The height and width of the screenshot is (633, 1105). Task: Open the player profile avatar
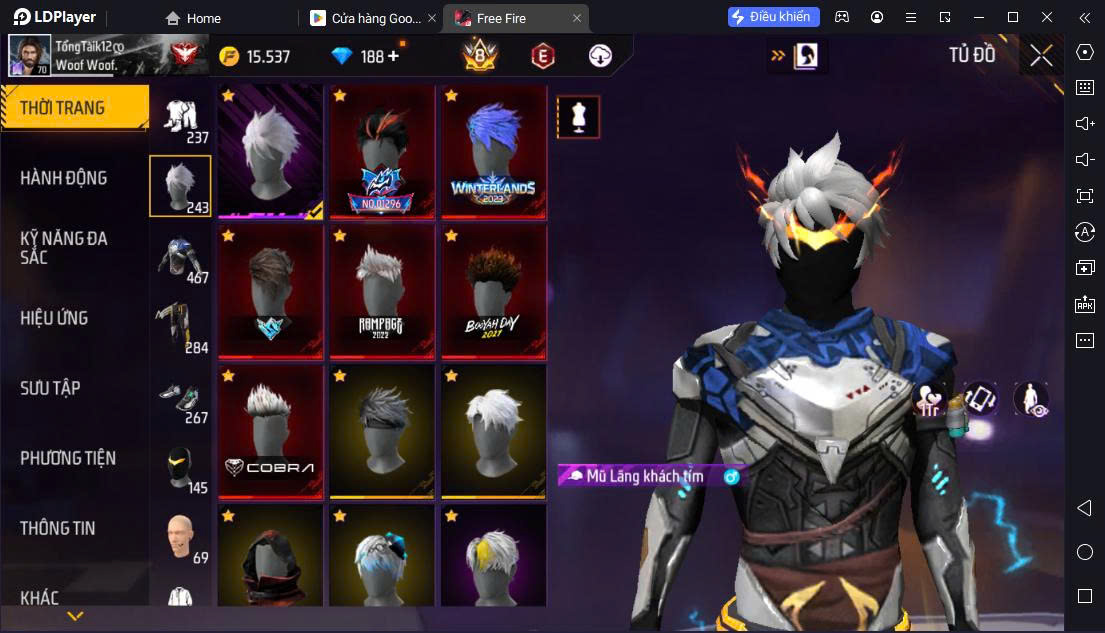[29, 56]
